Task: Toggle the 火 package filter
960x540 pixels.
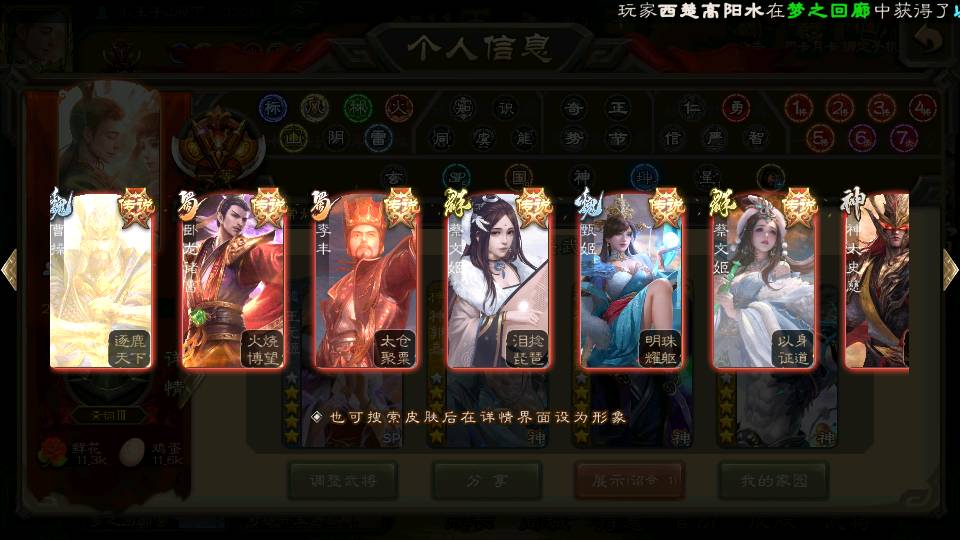Action: coord(399,108)
